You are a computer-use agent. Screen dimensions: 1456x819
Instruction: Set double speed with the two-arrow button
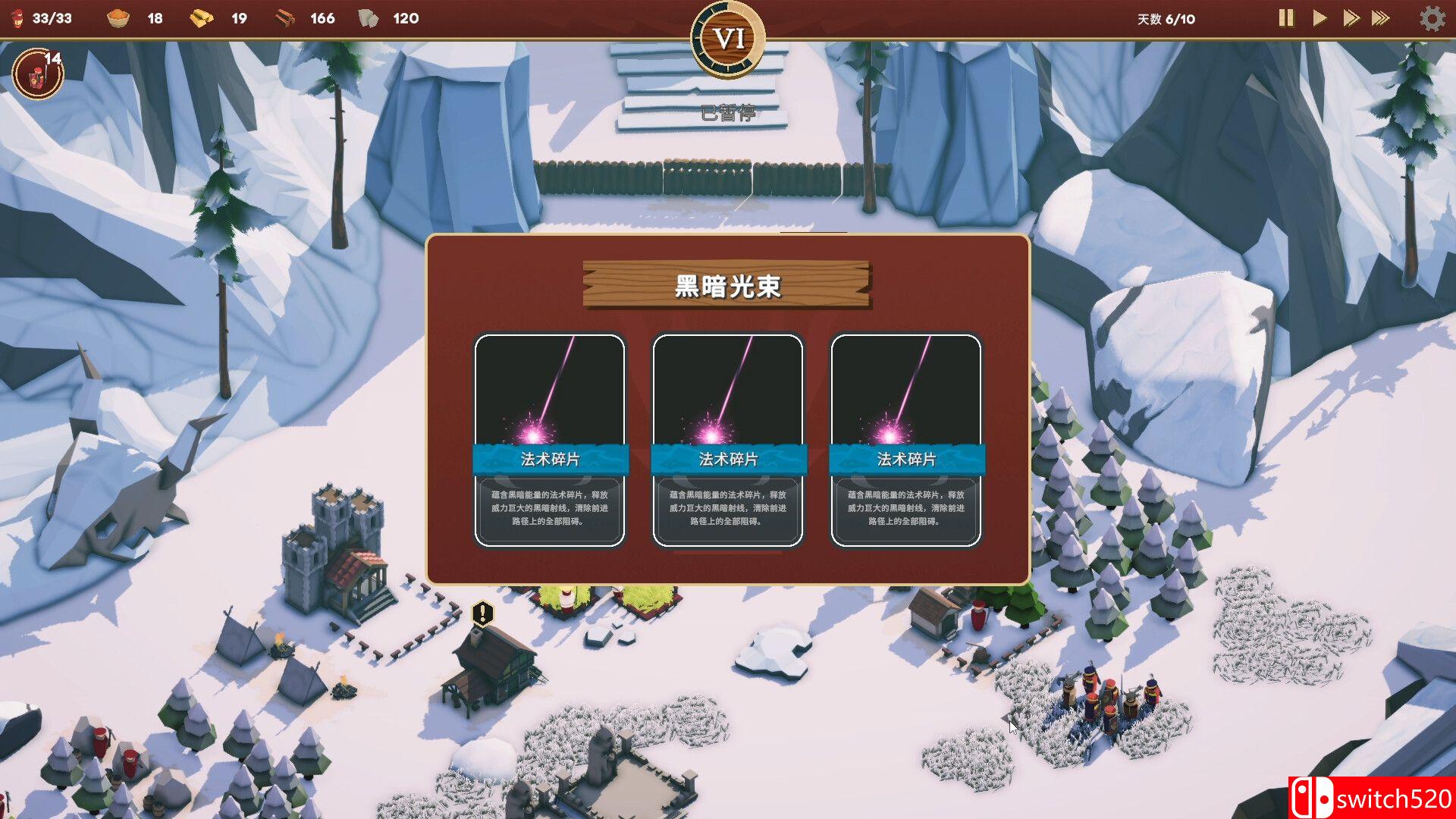(x=1351, y=18)
